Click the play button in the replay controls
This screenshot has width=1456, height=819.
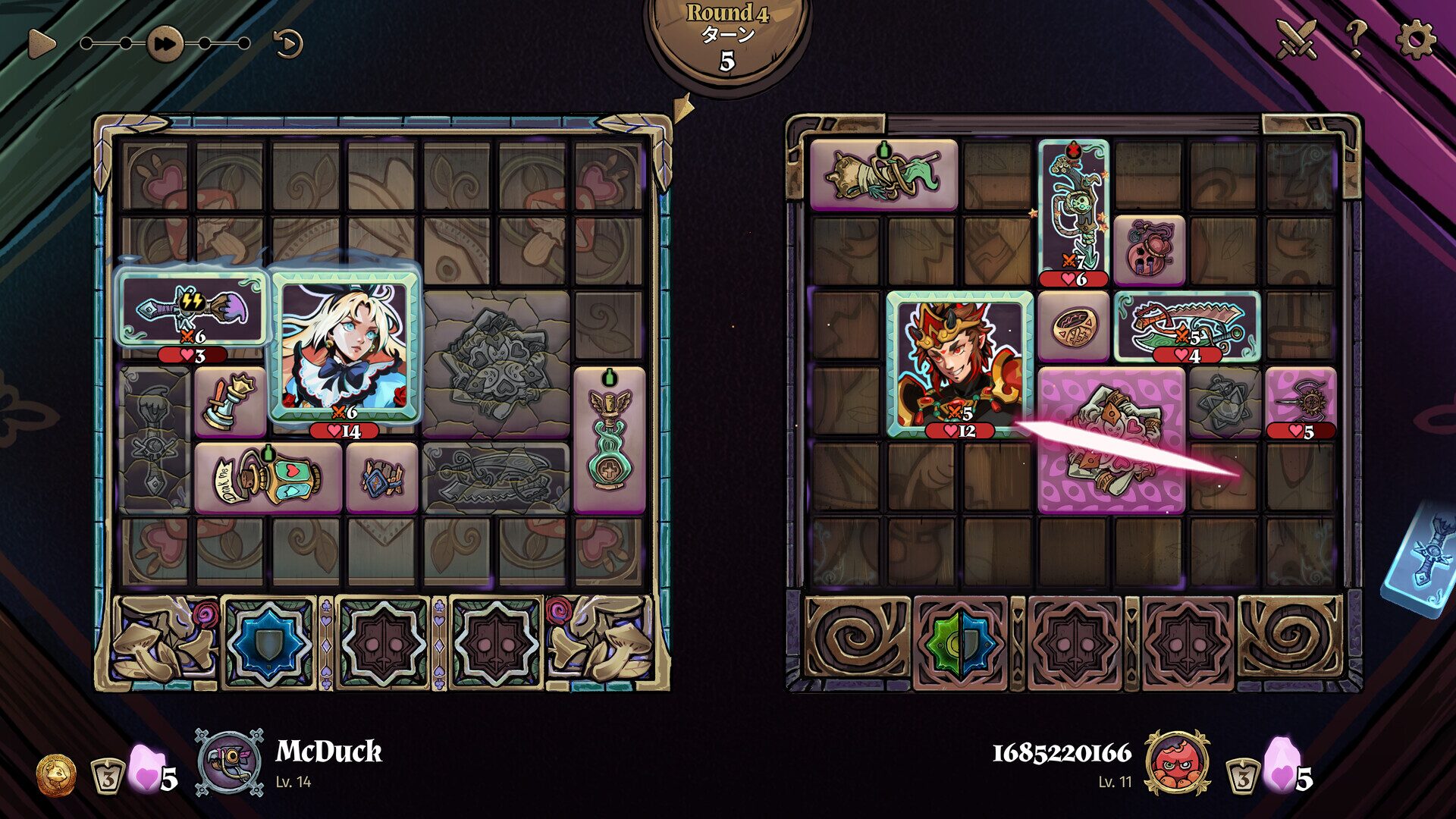pyautogui.click(x=41, y=43)
